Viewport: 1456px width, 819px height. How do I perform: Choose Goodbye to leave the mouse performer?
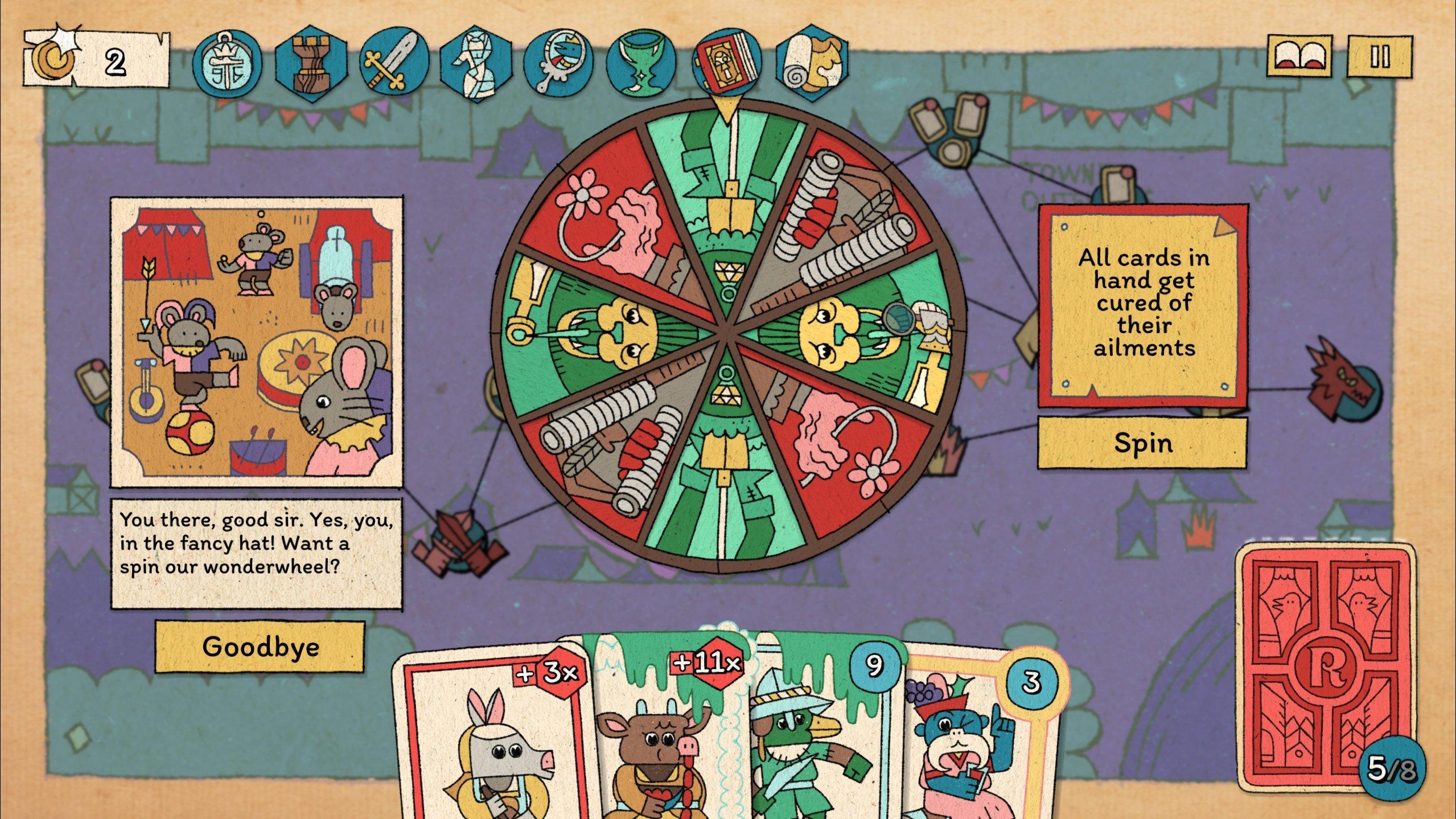(262, 646)
